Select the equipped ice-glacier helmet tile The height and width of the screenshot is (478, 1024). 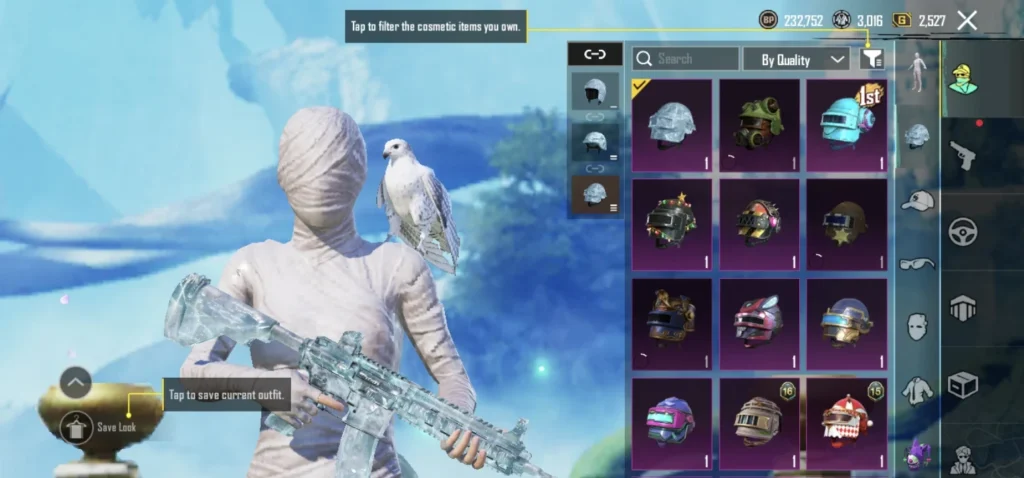(x=671, y=125)
